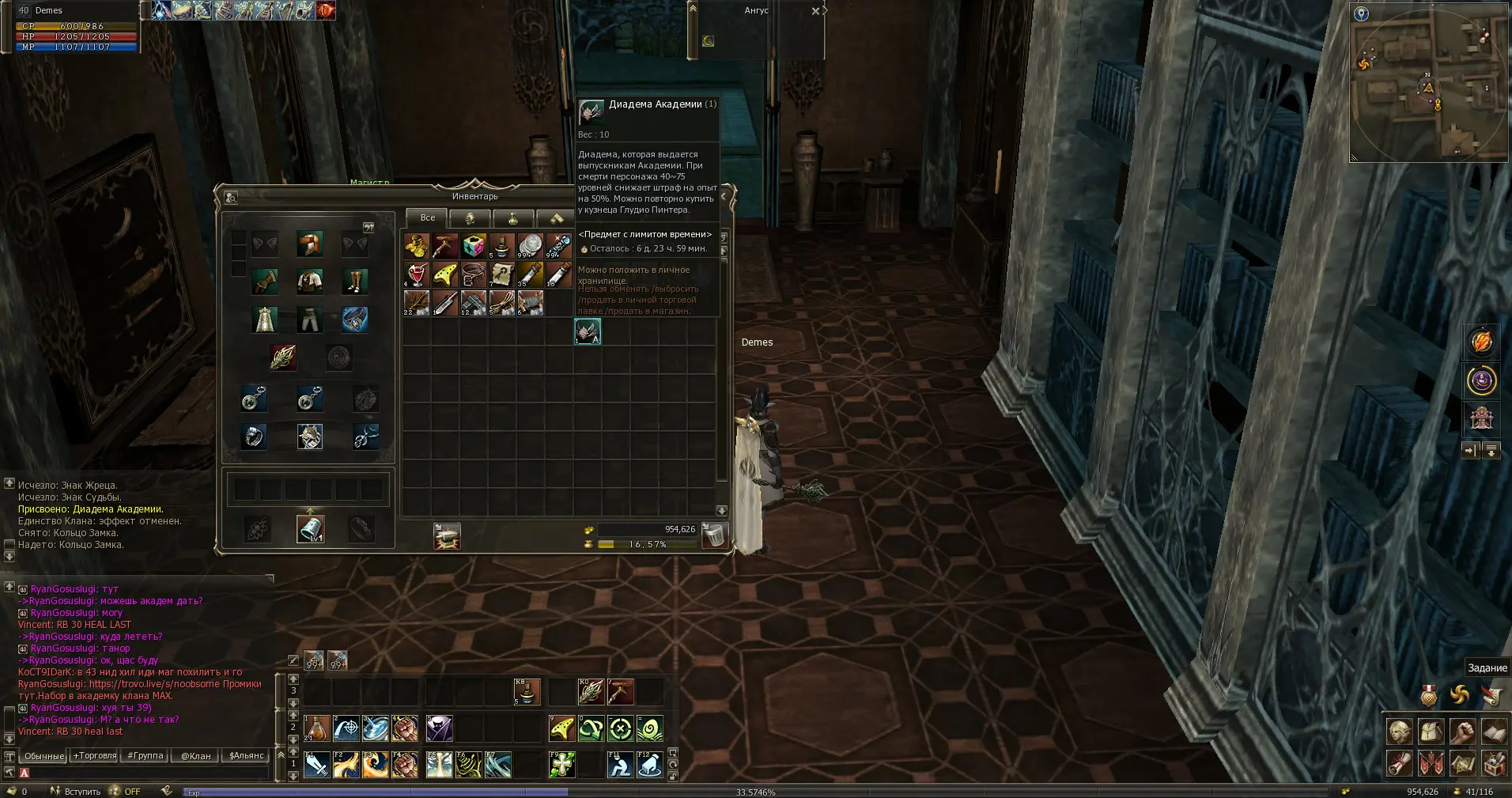This screenshot has height=798, width=1512.
Task: Open the quest scroll with red quill
Action: [x=1491, y=695]
